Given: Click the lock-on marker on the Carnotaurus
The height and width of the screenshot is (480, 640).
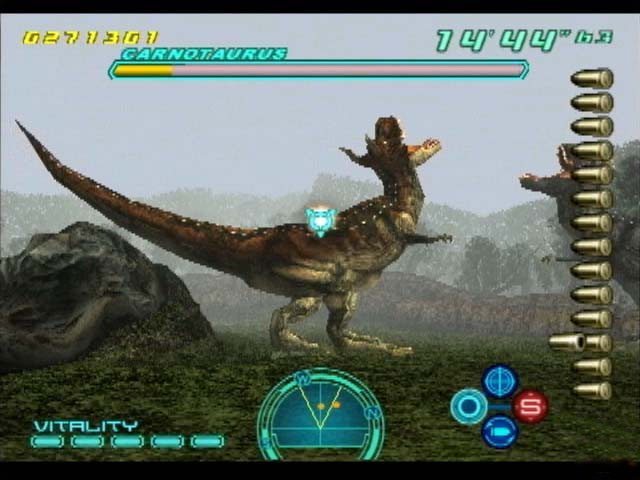Looking at the screenshot, I should [319, 219].
